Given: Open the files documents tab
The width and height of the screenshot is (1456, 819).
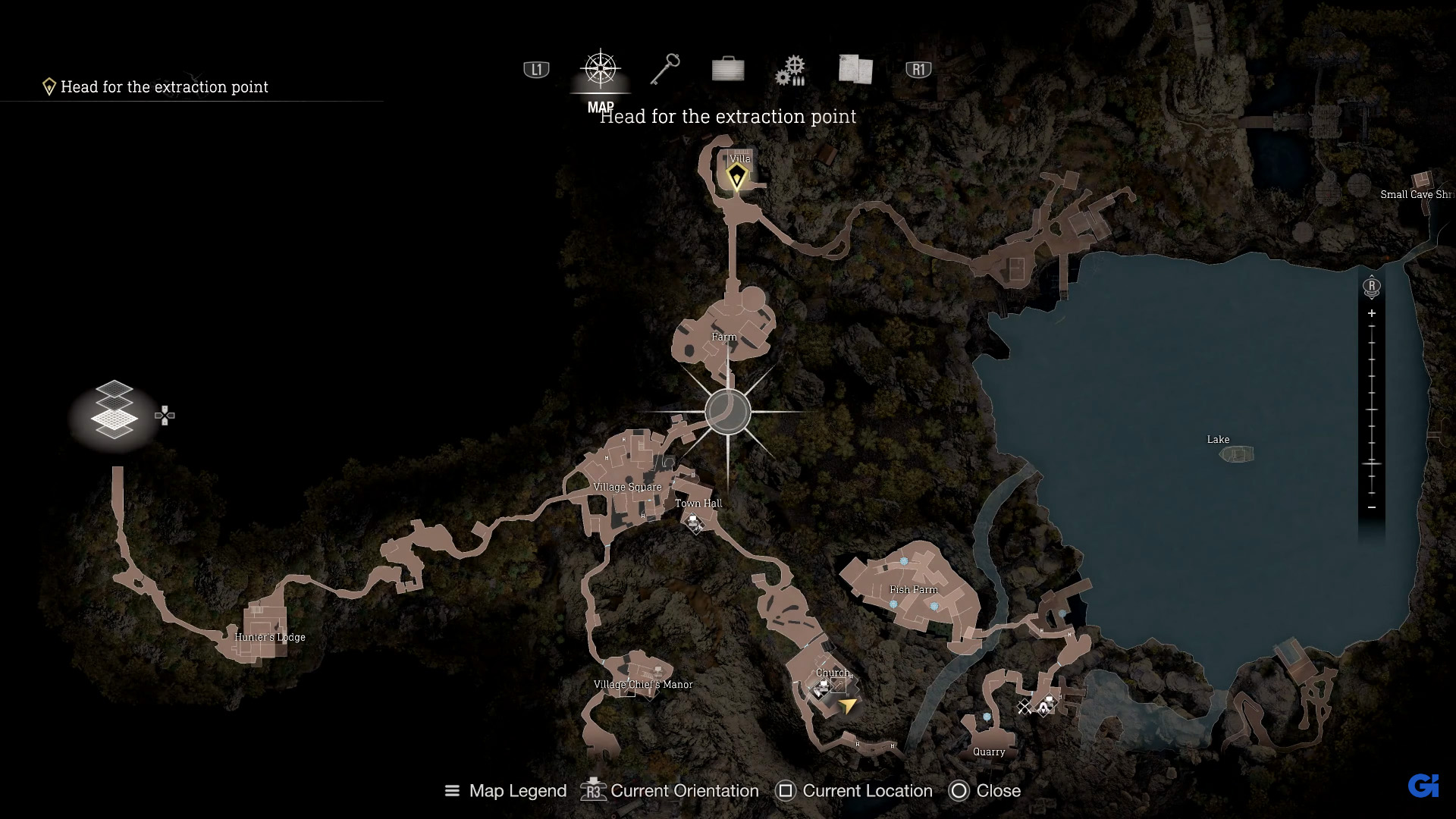Looking at the screenshot, I should coord(855,70).
